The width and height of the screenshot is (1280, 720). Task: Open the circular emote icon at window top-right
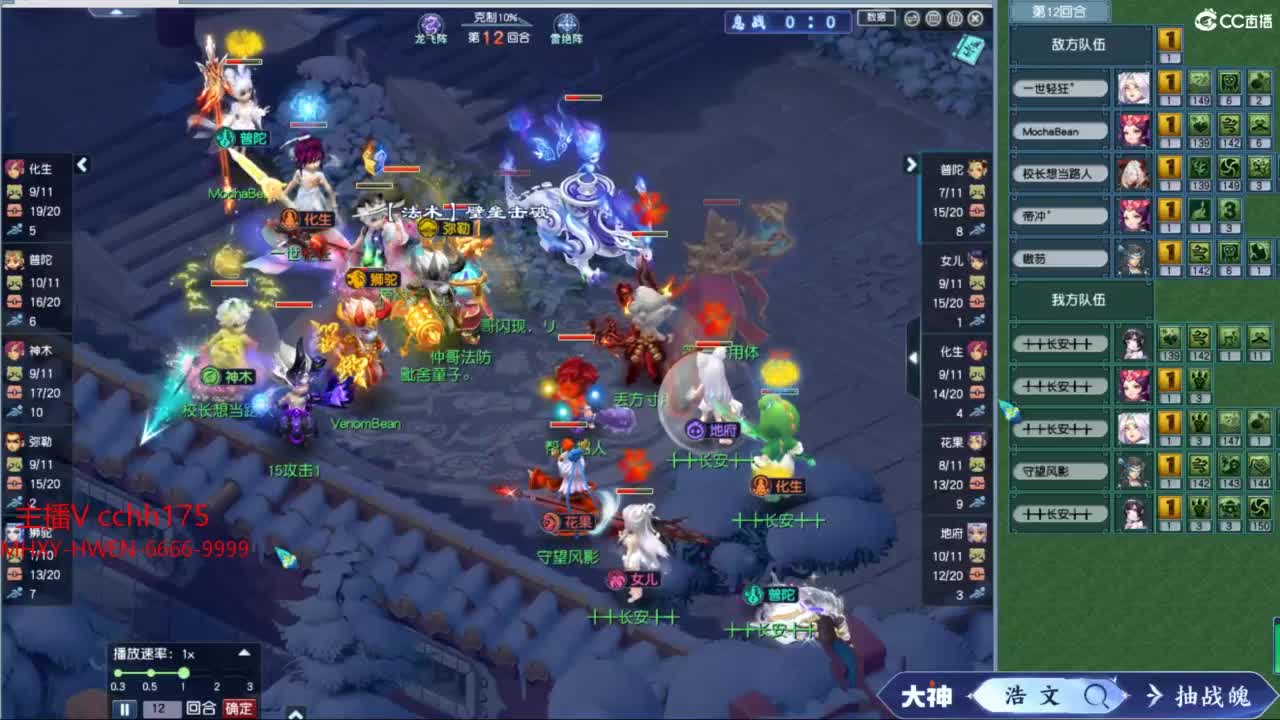pos(912,18)
